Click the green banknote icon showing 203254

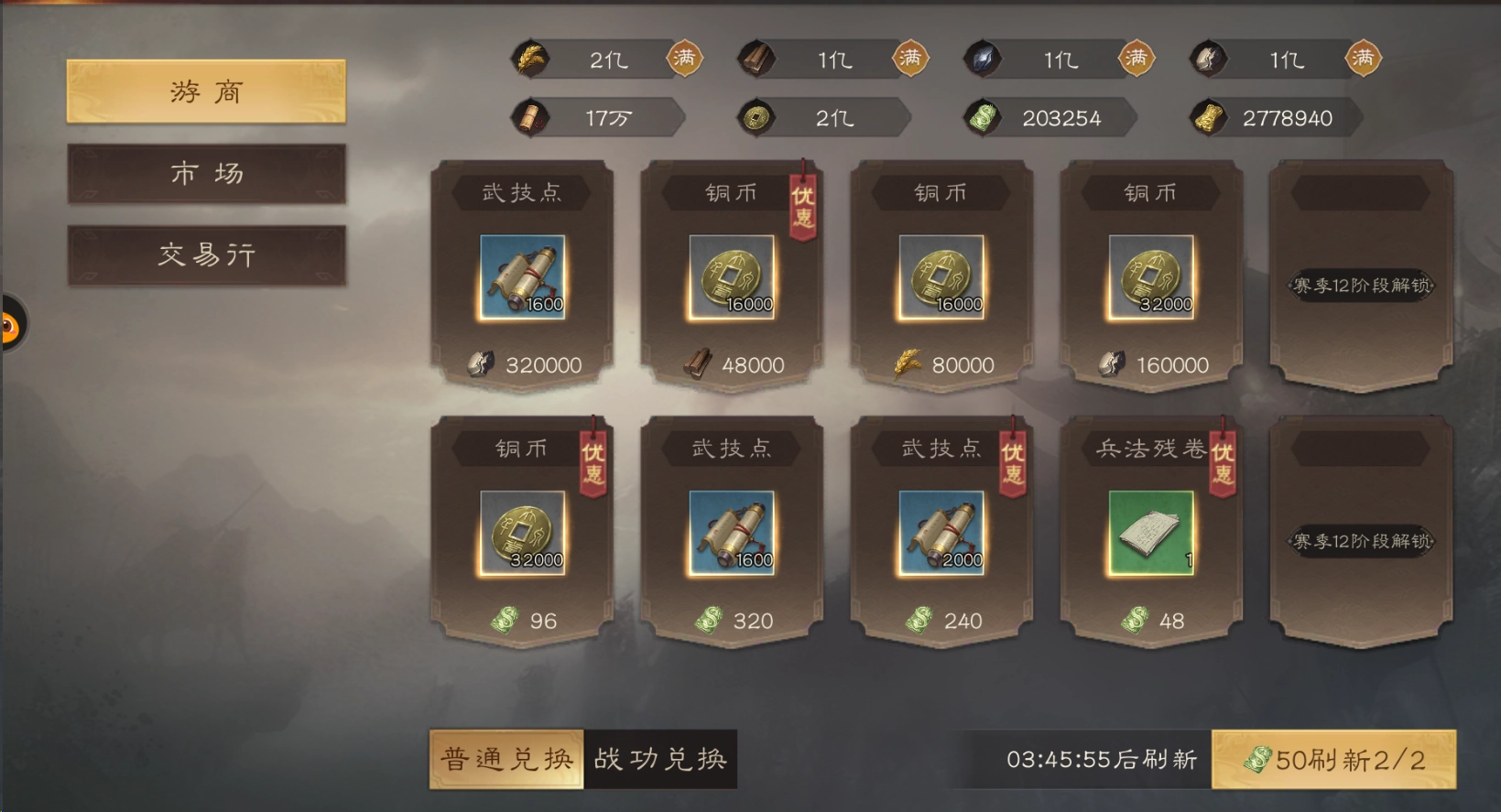[x=984, y=117]
